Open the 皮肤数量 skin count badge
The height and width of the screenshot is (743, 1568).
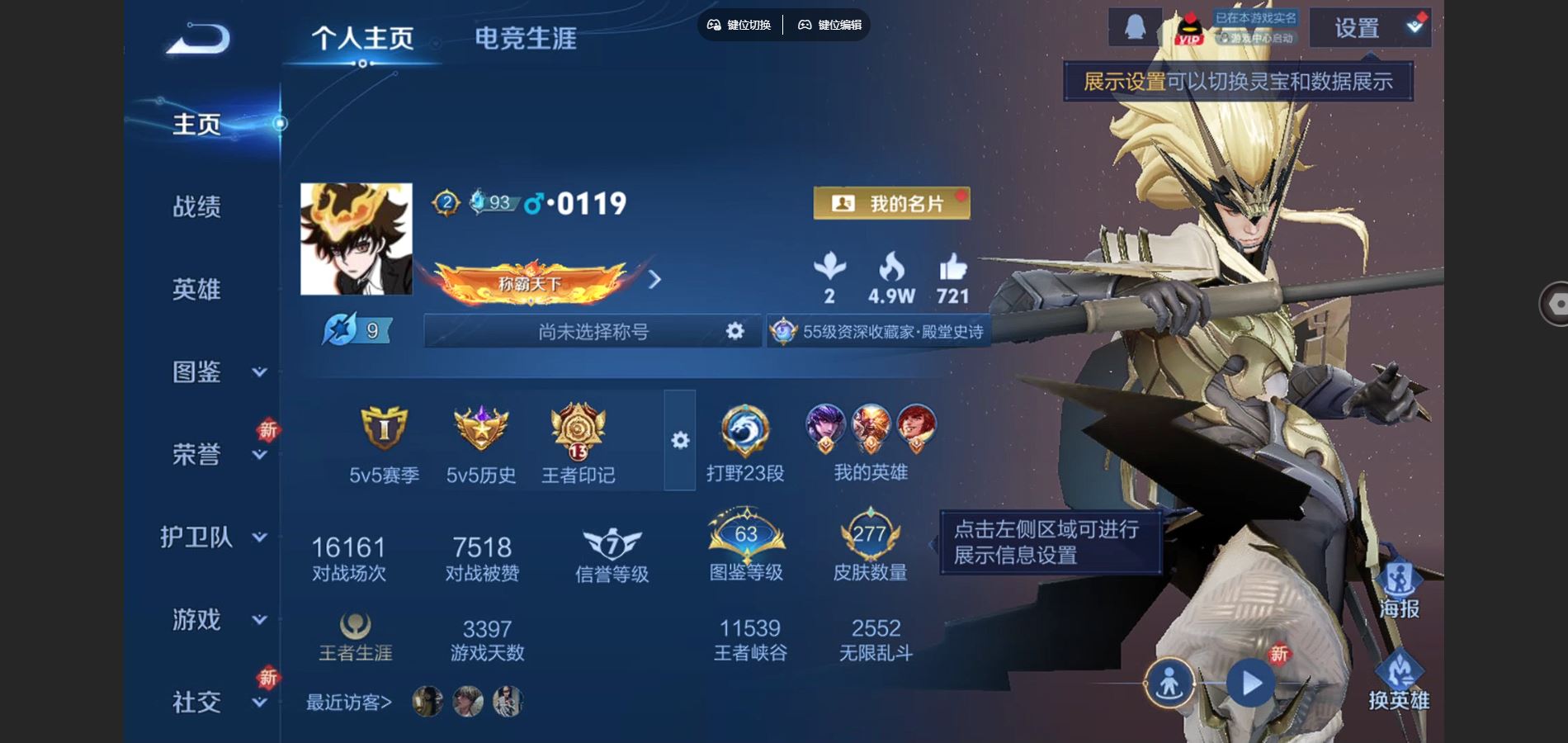pyautogui.click(x=870, y=545)
